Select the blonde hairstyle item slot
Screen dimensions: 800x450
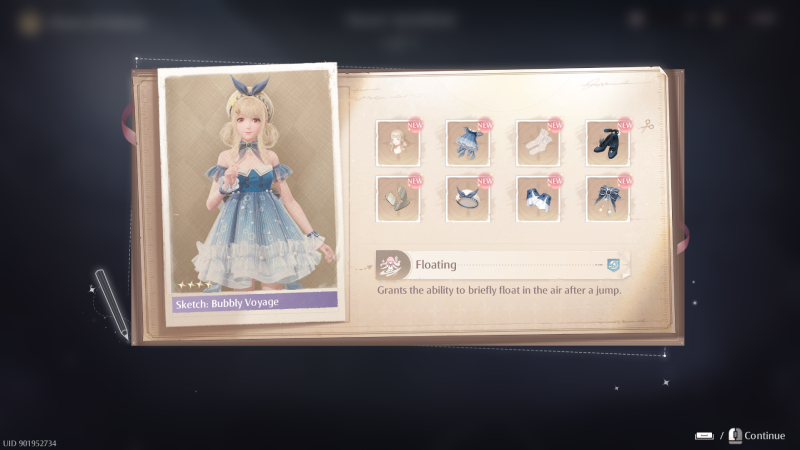pos(398,143)
